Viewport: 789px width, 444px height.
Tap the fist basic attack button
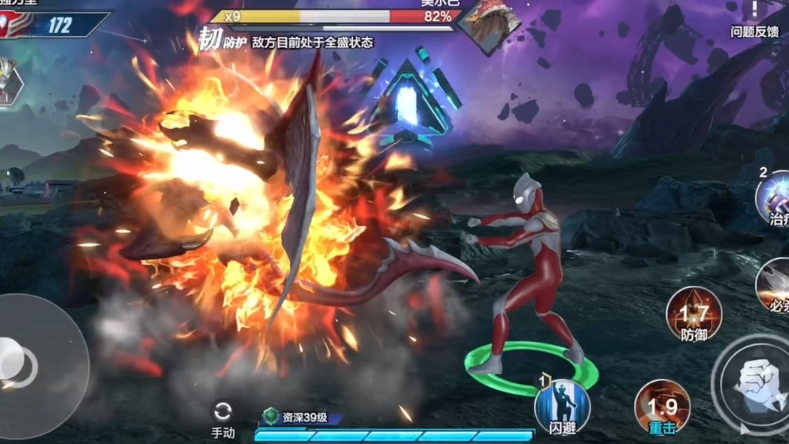point(754,379)
